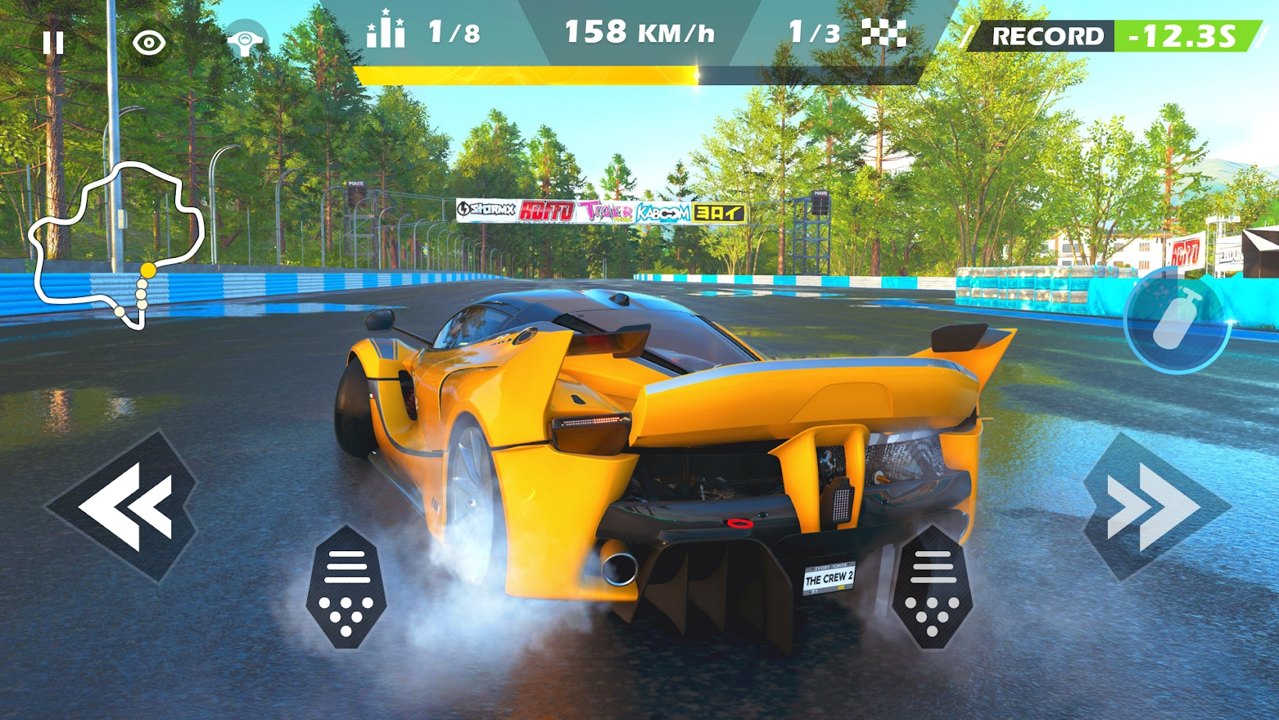The width and height of the screenshot is (1279, 720).
Task: Pause the race
Action: tap(53, 42)
